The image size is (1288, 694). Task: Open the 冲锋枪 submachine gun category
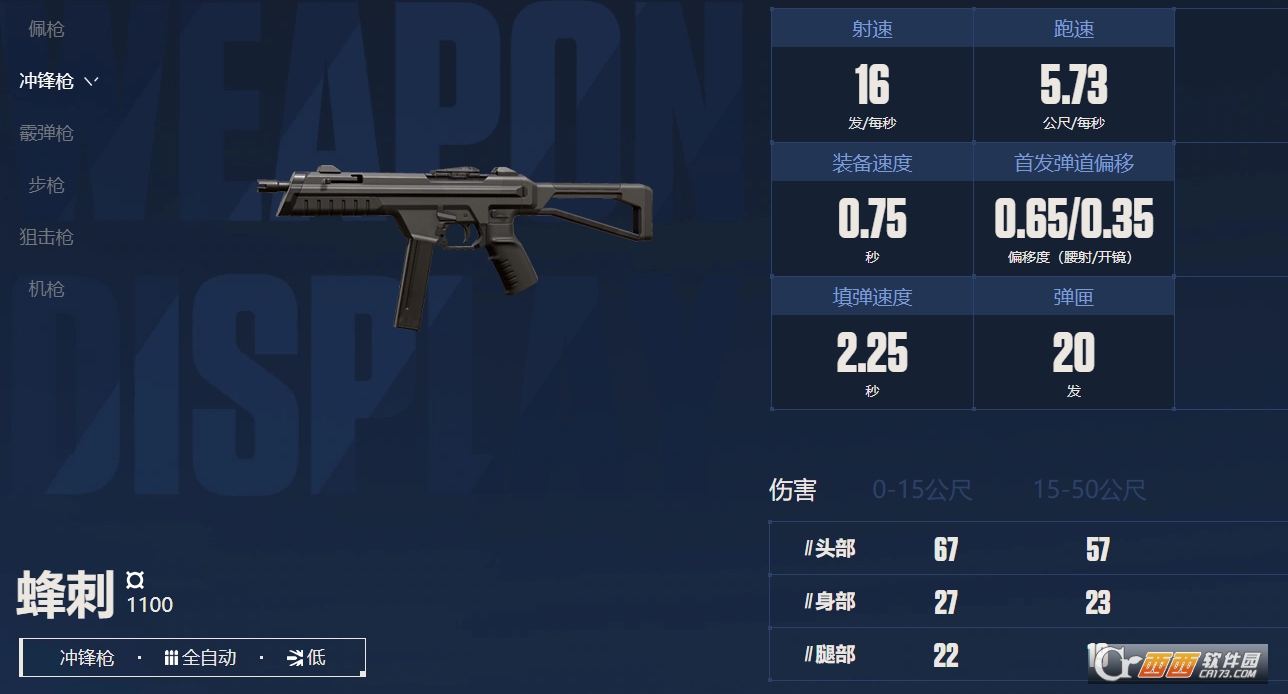[46, 81]
